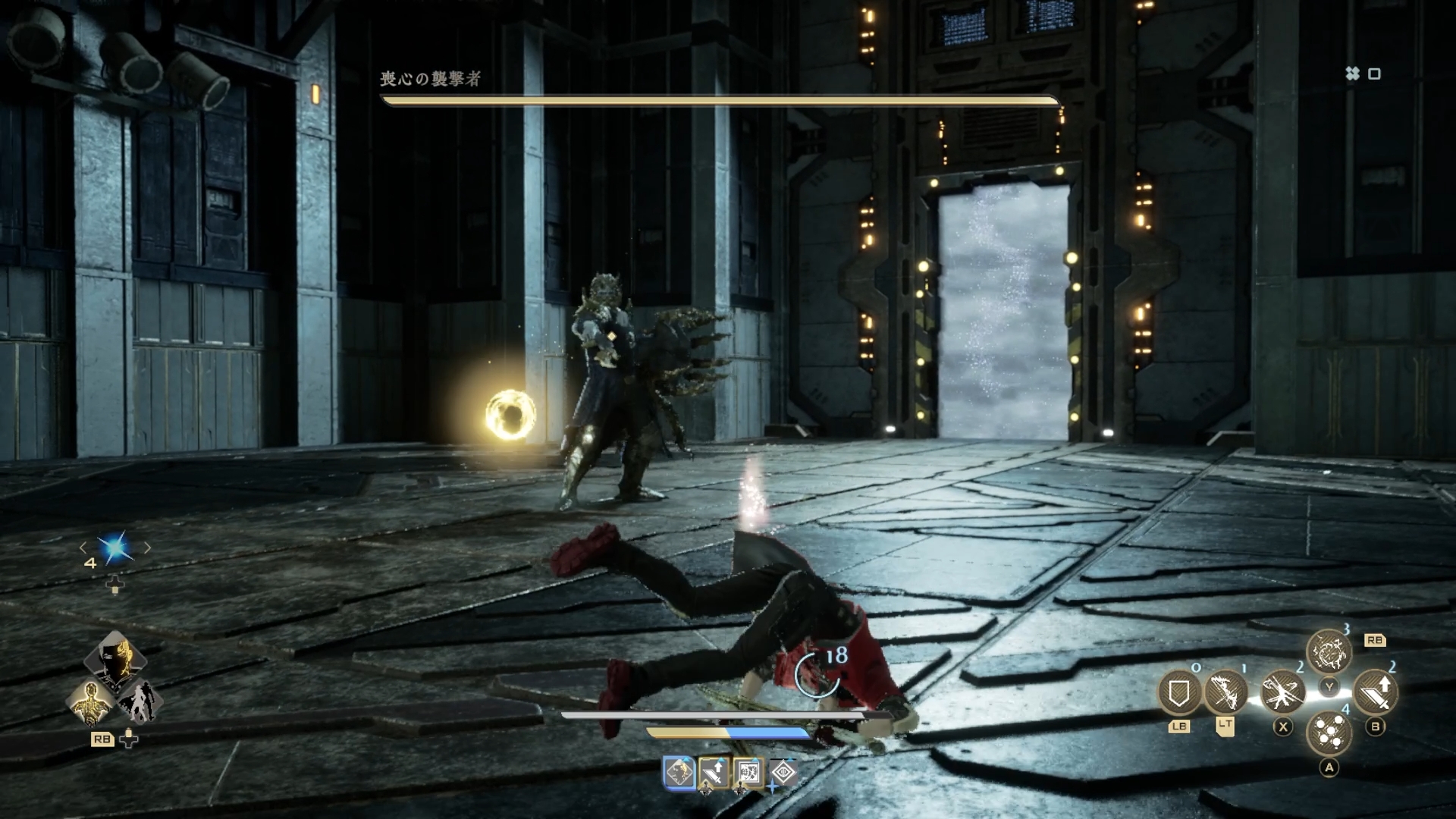The image size is (1456, 819).
Task: Click the blue-highlighted diamond buff icon
Action: point(679,773)
